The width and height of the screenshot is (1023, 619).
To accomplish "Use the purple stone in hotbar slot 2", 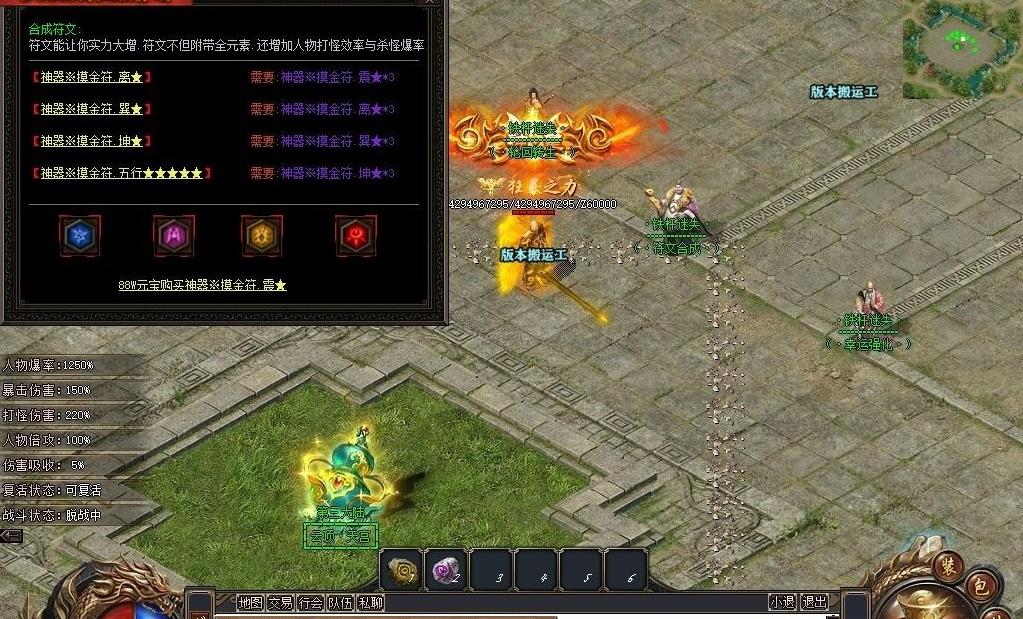I will pos(446,569).
